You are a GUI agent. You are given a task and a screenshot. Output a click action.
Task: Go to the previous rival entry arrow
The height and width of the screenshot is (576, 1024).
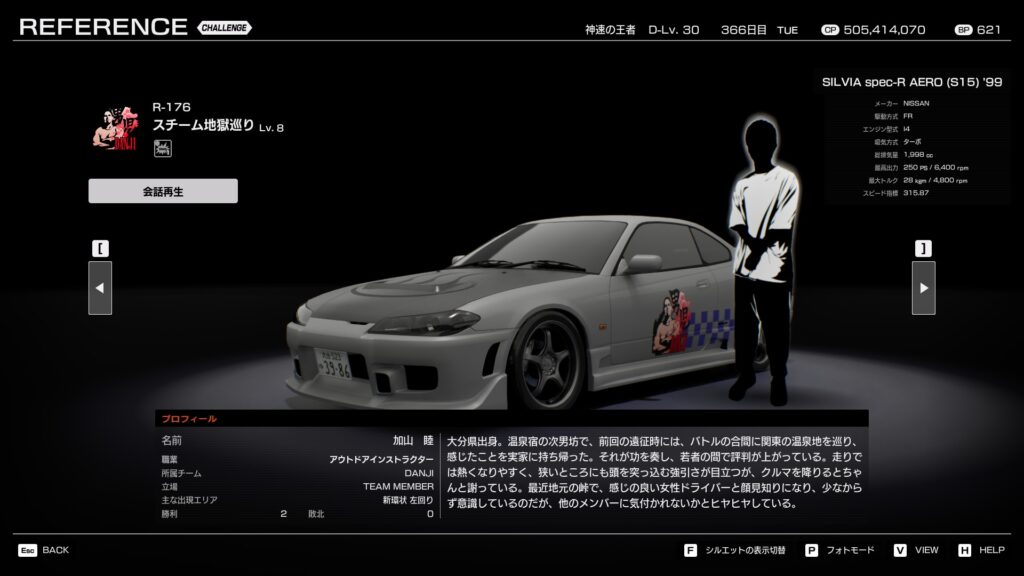[100, 288]
